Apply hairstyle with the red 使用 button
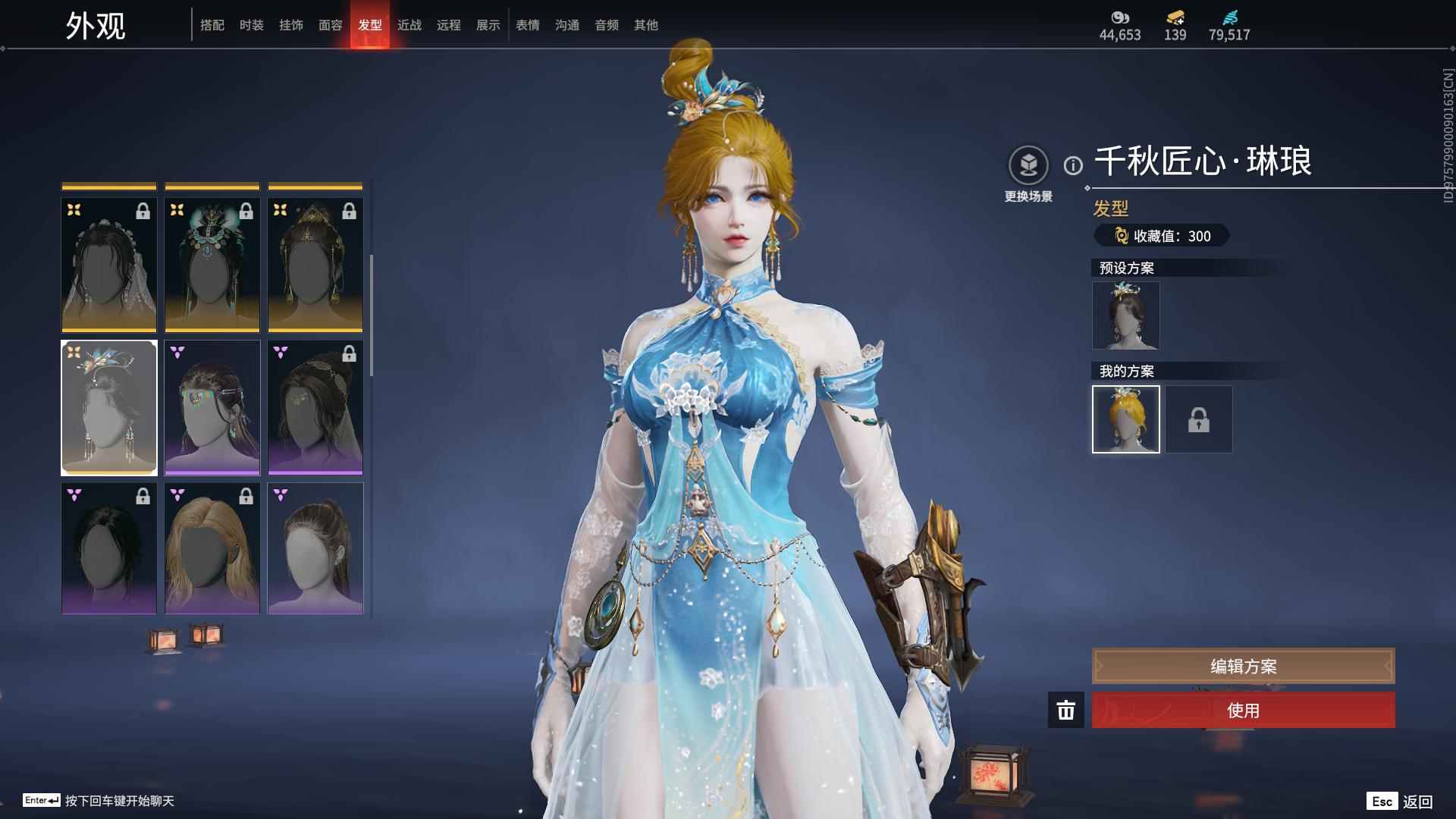 point(1243,711)
